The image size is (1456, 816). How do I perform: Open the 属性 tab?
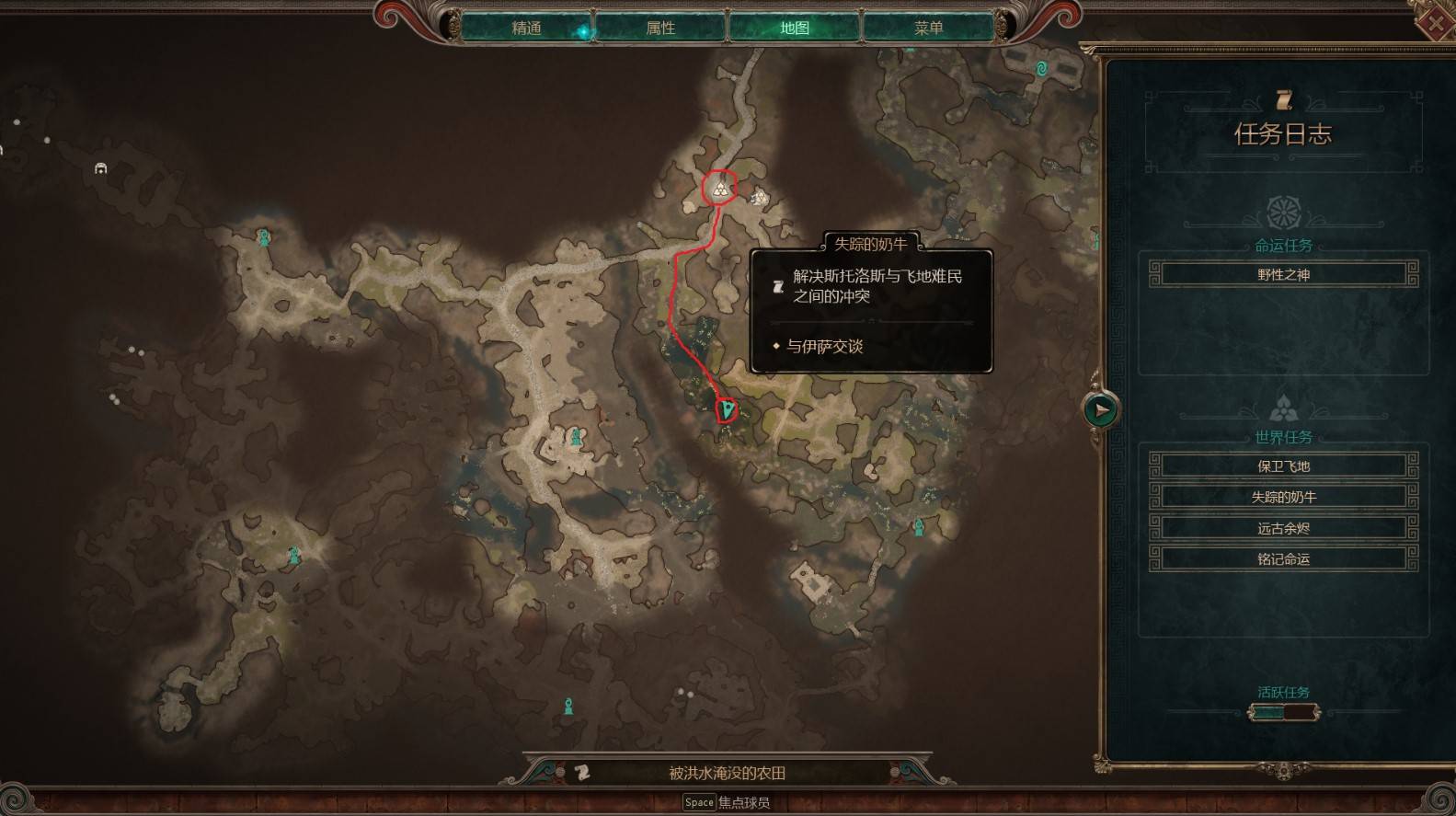tap(660, 28)
